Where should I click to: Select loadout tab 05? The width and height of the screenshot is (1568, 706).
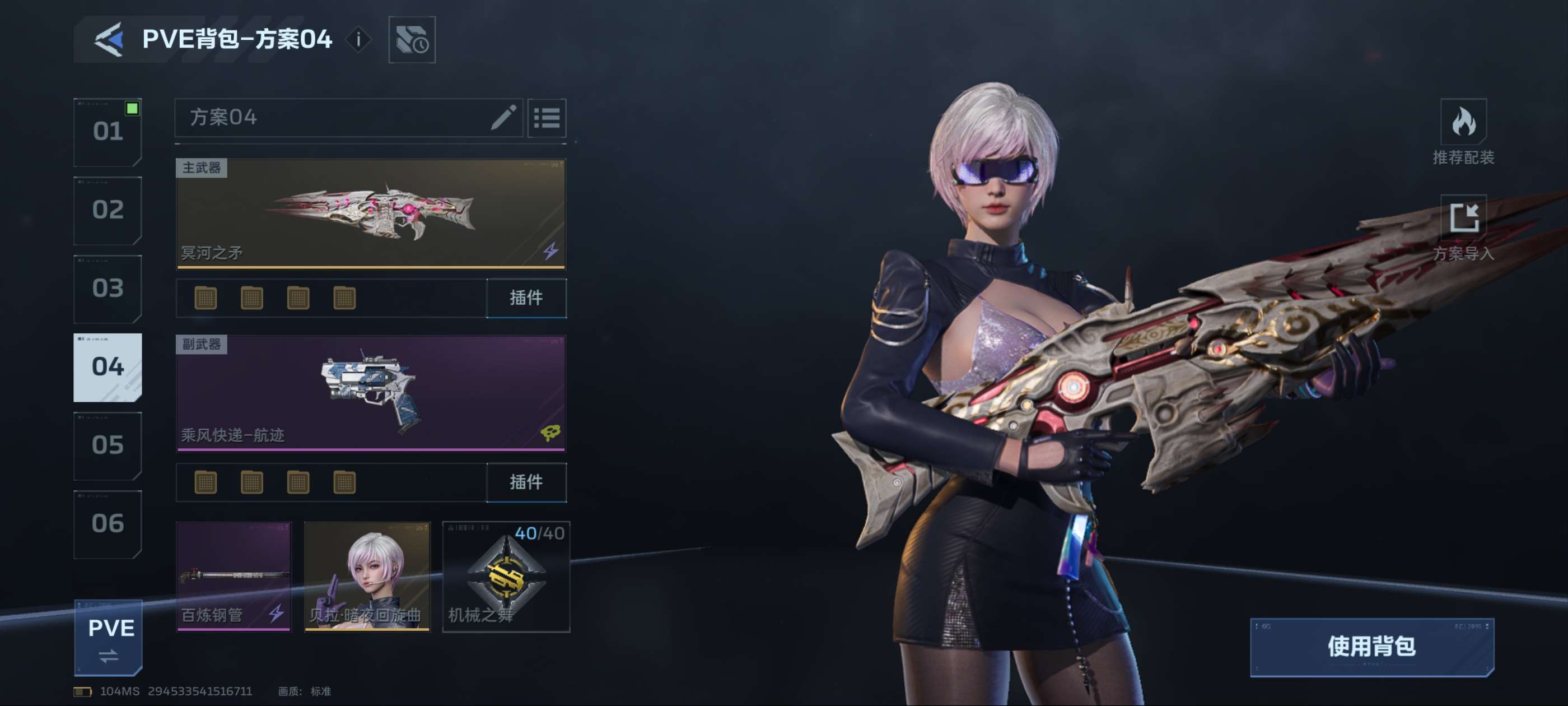pyautogui.click(x=108, y=445)
